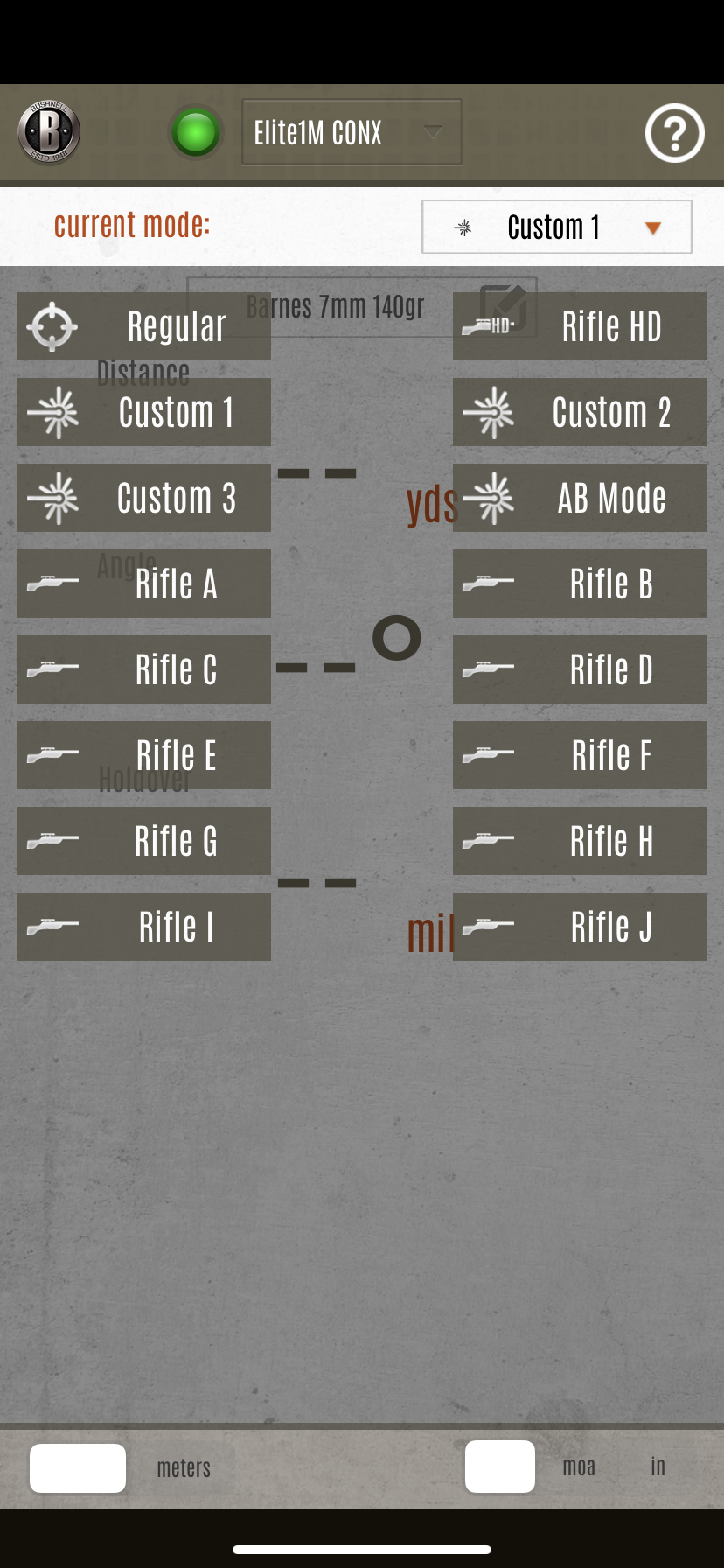Pick the Custom 3 mode entry
724x1568 pixels.
click(144, 498)
